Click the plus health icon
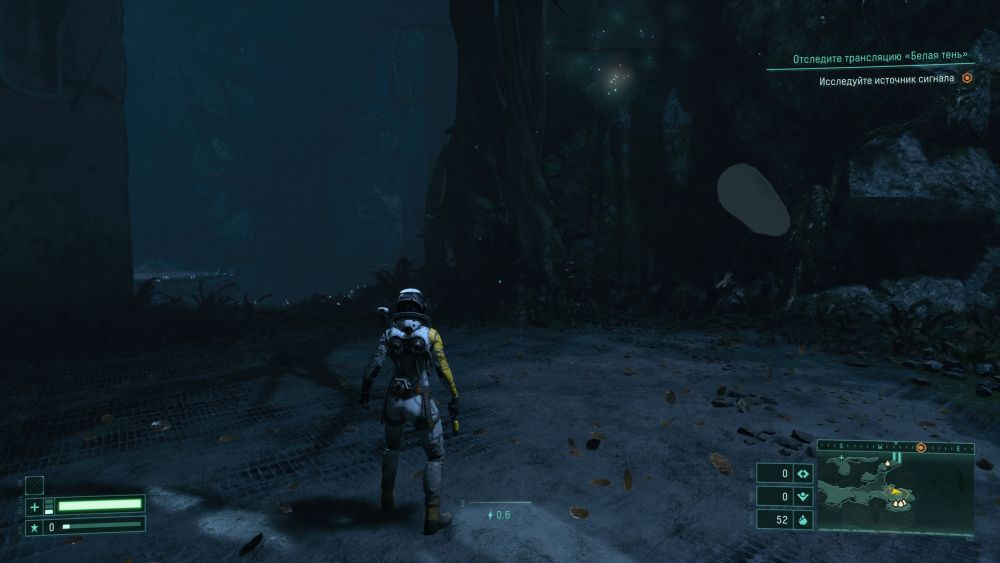Screen dimensions: 1000x563 35,506
